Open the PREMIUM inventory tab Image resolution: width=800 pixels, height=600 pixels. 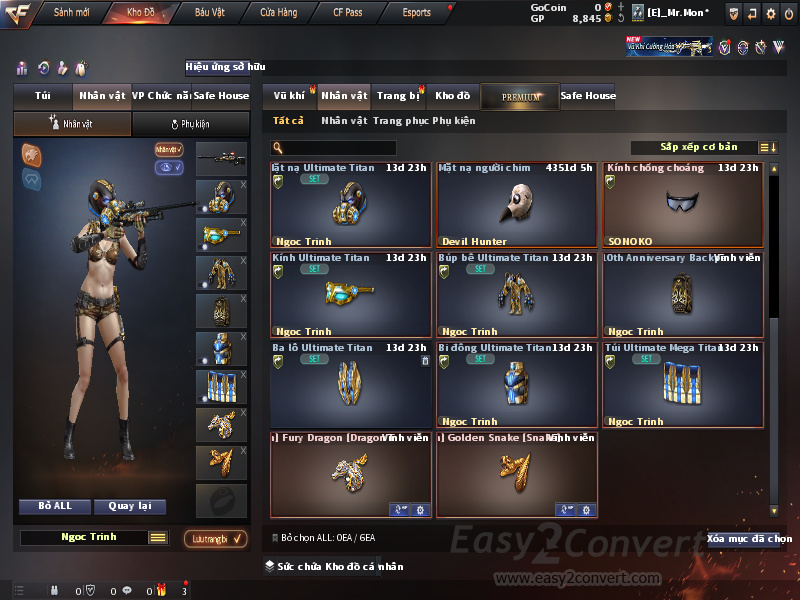pyautogui.click(x=520, y=96)
